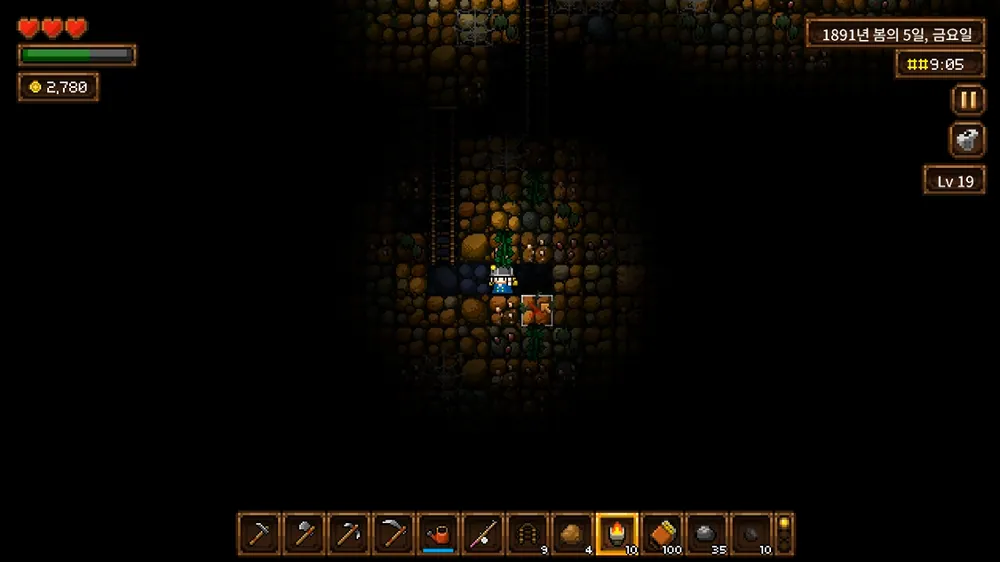Image resolution: width=1000 pixels, height=562 pixels.
Task: Select the brown ore stack of 4
Action: point(573,533)
